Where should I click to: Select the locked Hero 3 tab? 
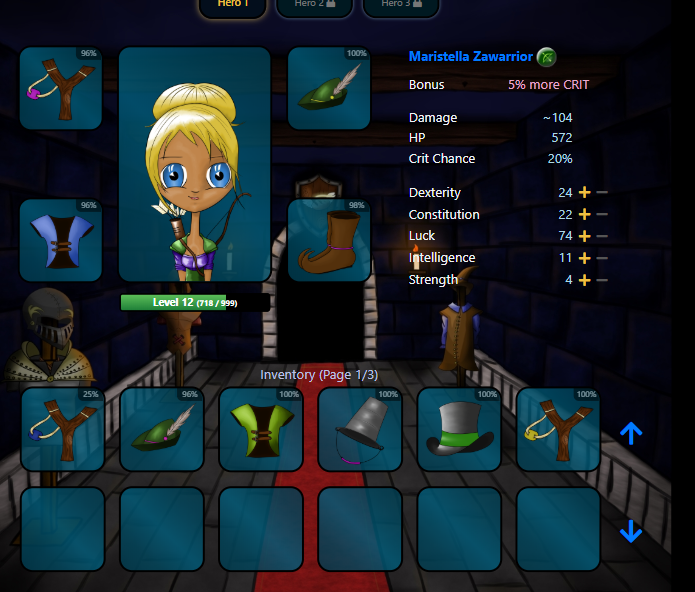click(399, 5)
